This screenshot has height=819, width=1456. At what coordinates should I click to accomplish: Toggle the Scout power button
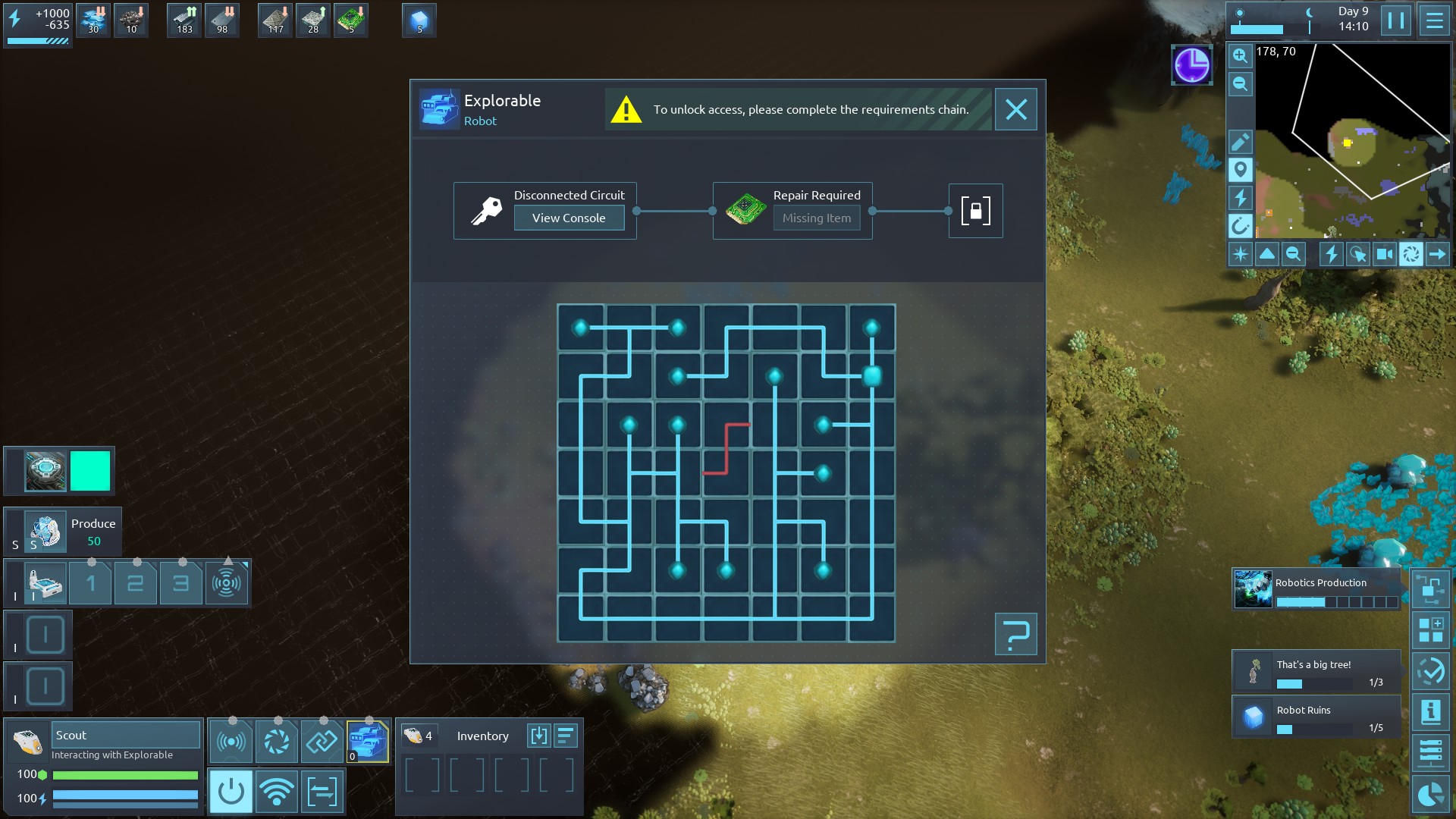(x=231, y=792)
